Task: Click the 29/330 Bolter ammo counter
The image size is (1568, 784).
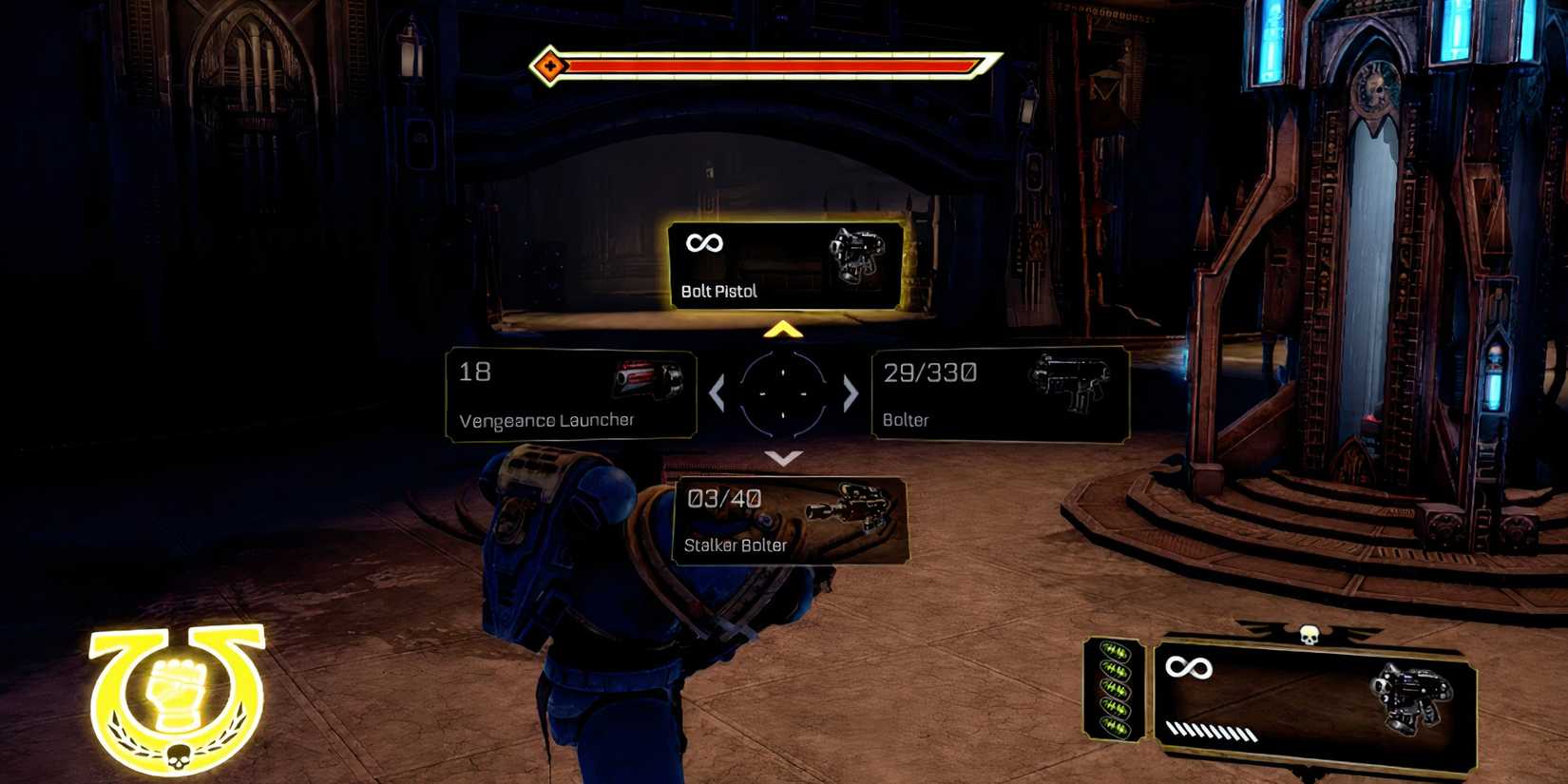Action: click(928, 373)
